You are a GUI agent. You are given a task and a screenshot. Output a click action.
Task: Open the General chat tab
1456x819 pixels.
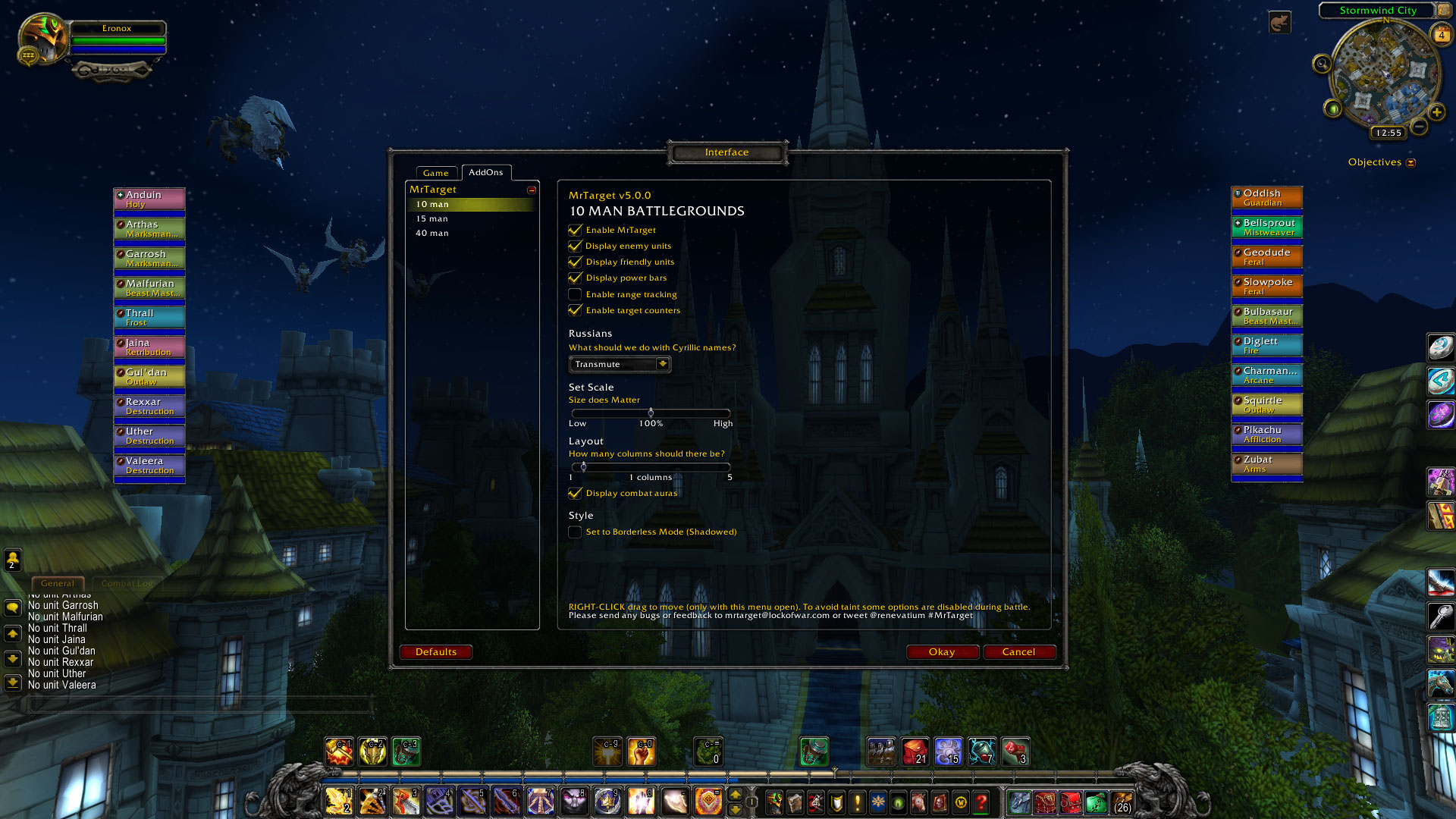point(58,583)
